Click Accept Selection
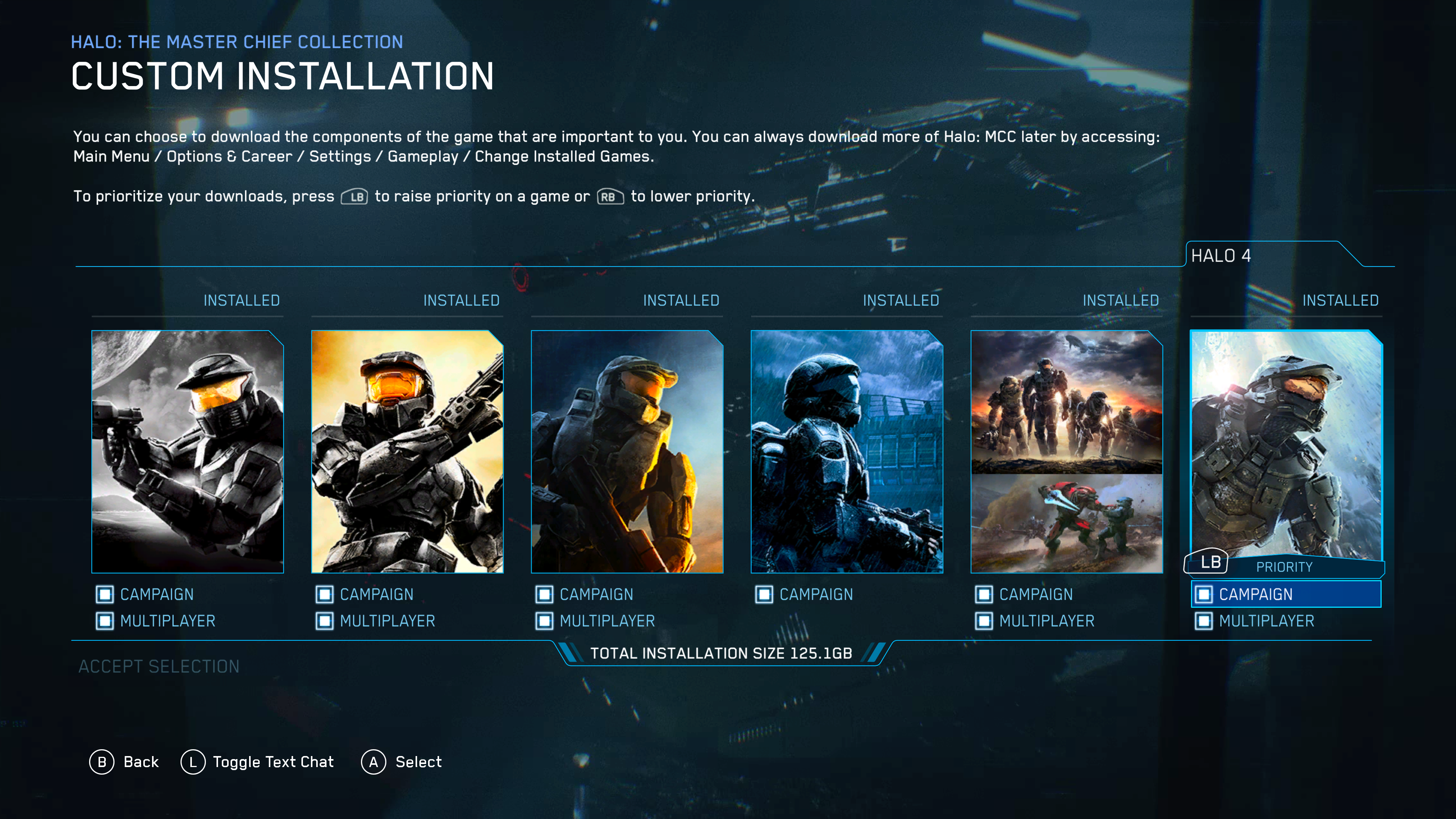The width and height of the screenshot is (1456, 819). coord(159,667)
